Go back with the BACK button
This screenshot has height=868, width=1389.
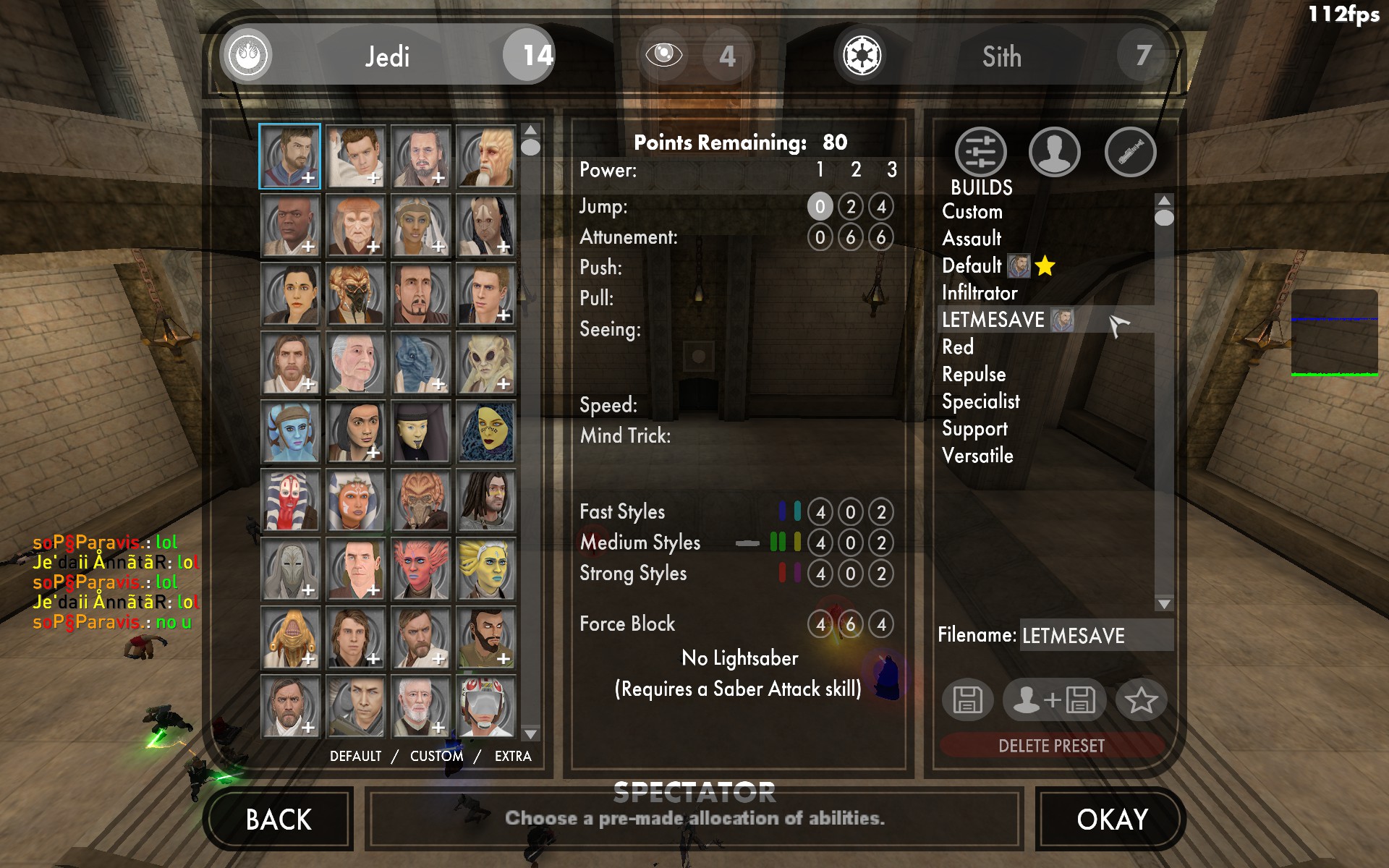tap(279, 820)
